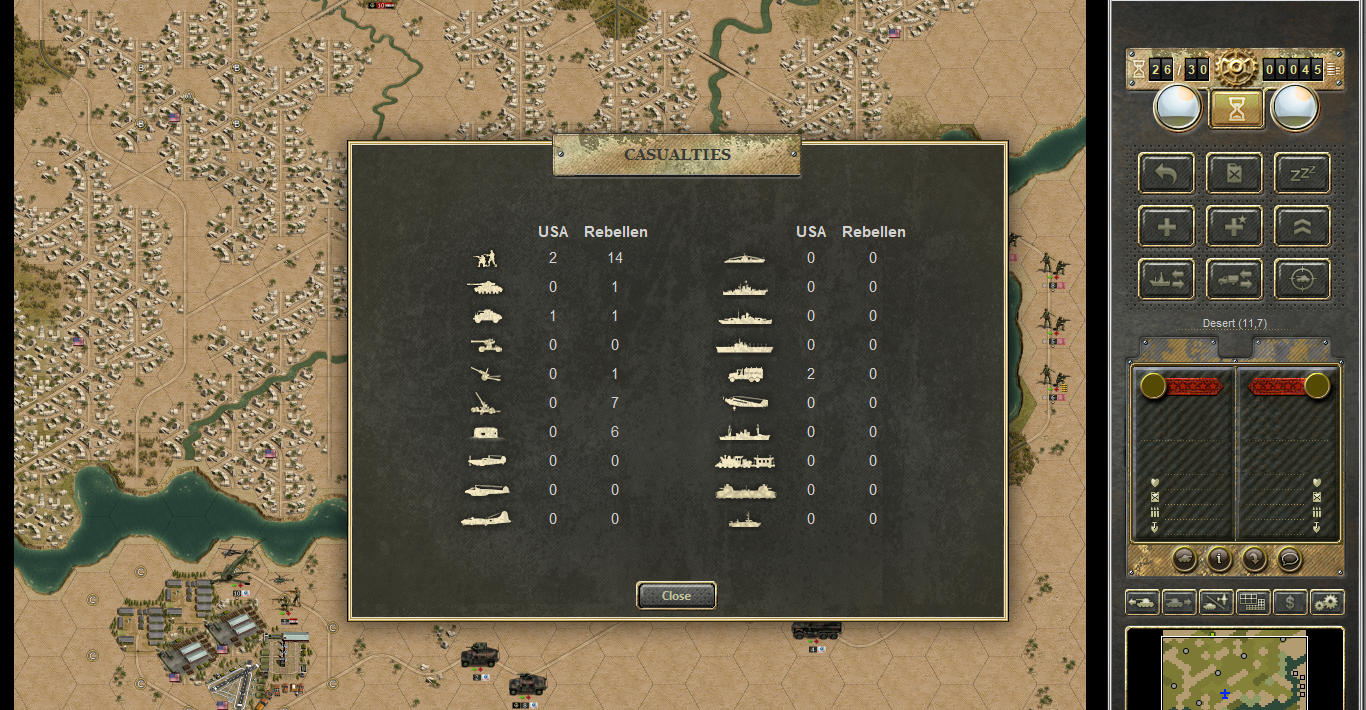This screenshot has height=710, width=1366.
Task: Upgrade the unit with the chevrons button
Action: (1302, 226)
